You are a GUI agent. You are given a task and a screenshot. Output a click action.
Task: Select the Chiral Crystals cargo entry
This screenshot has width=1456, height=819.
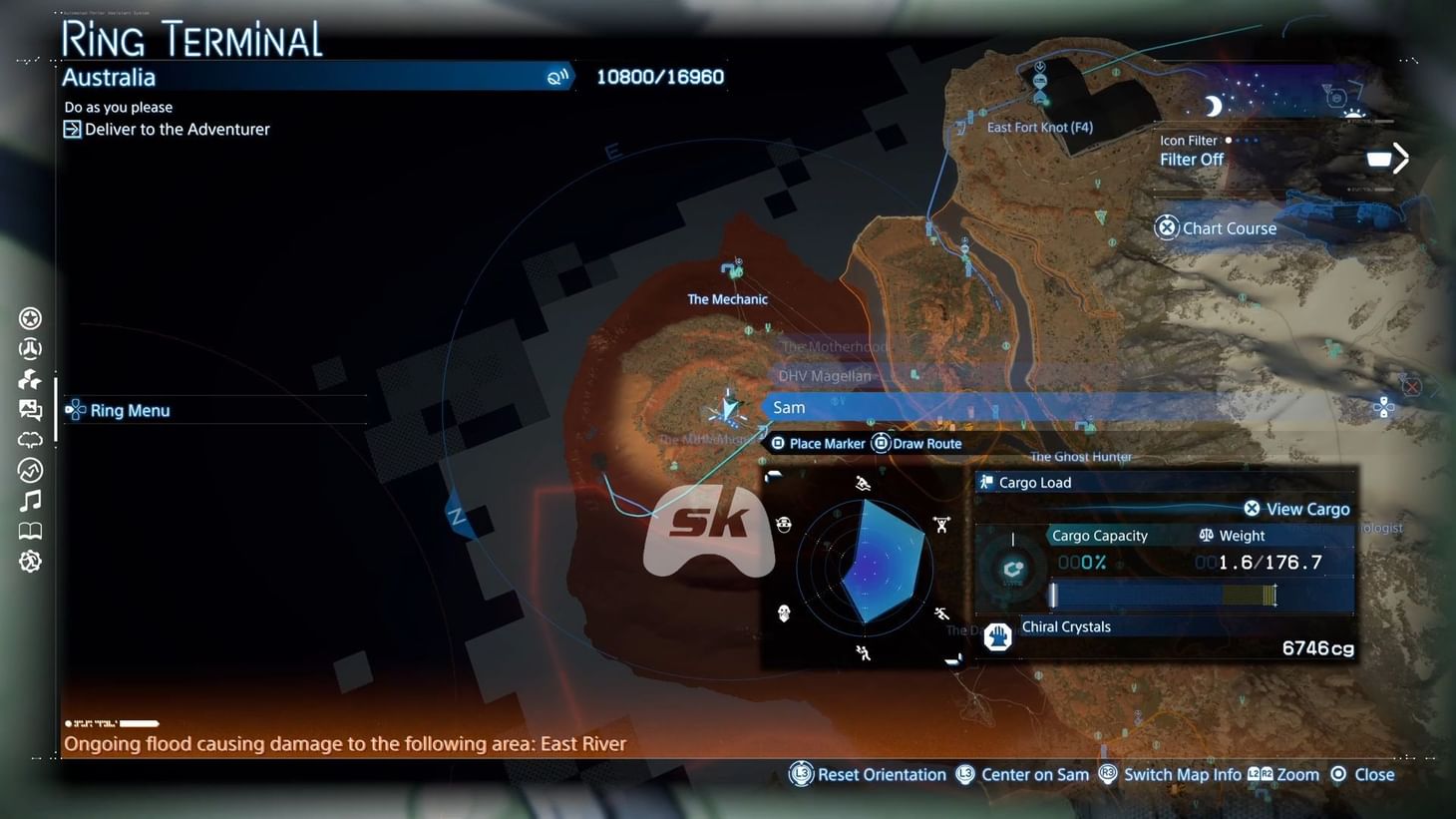coord(1065,626)
